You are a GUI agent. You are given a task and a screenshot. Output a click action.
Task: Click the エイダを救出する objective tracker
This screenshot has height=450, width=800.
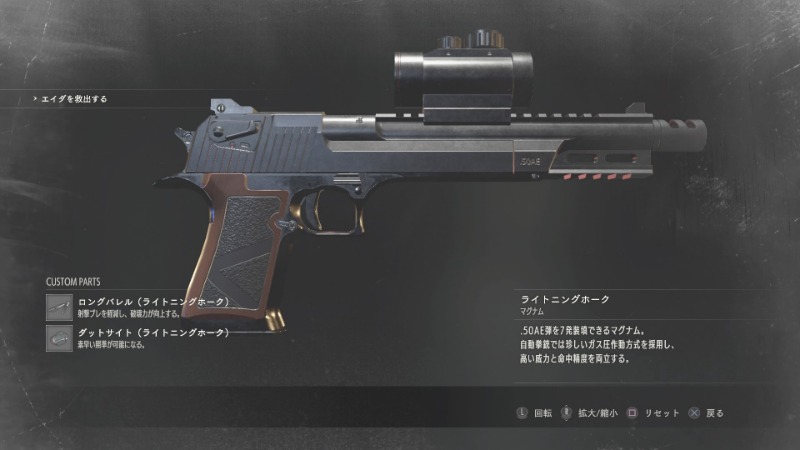coord(73,99)
